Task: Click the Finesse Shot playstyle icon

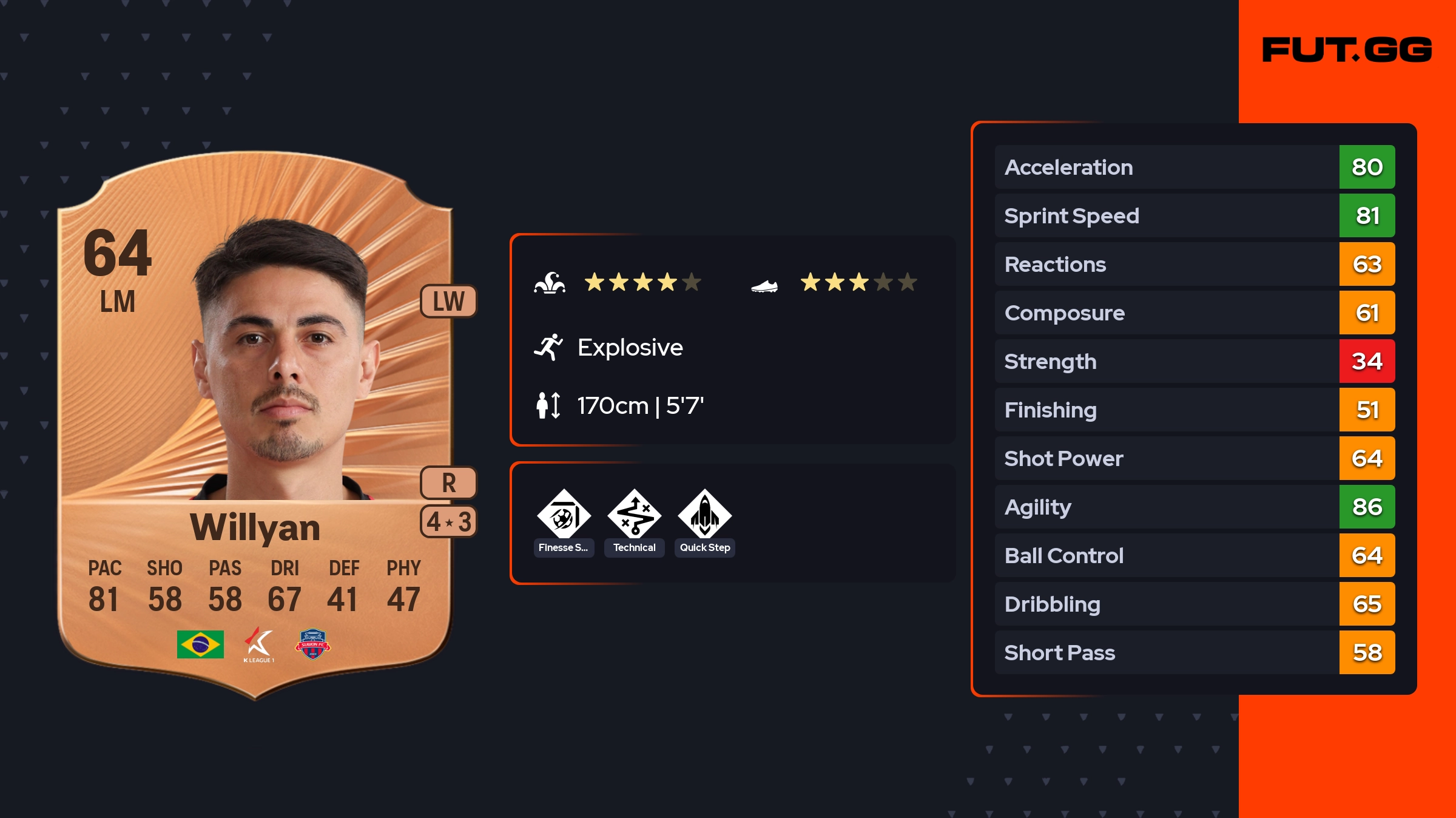Action: click(564, 516)
